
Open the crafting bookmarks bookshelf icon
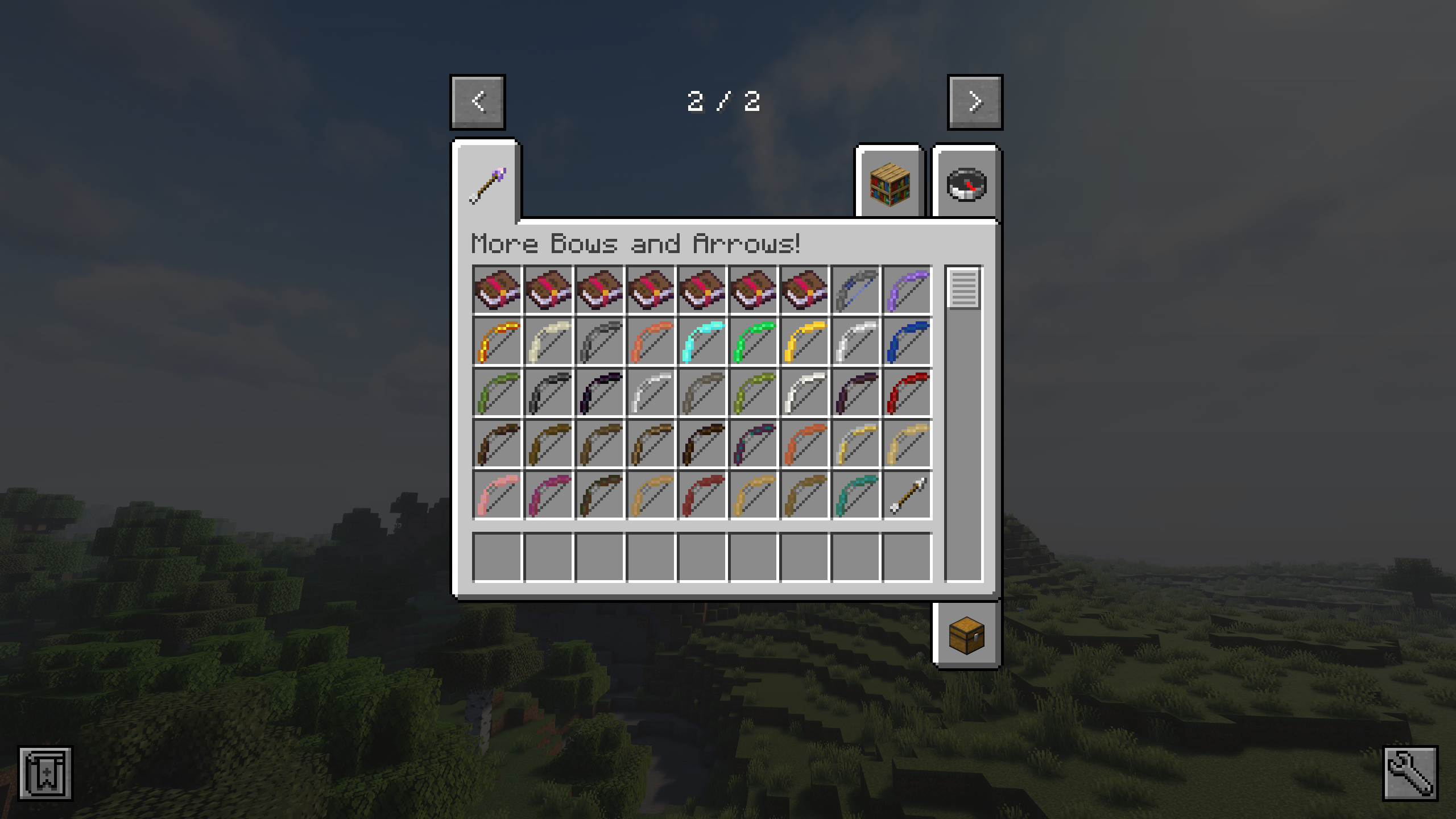click(x=889, y=183)
